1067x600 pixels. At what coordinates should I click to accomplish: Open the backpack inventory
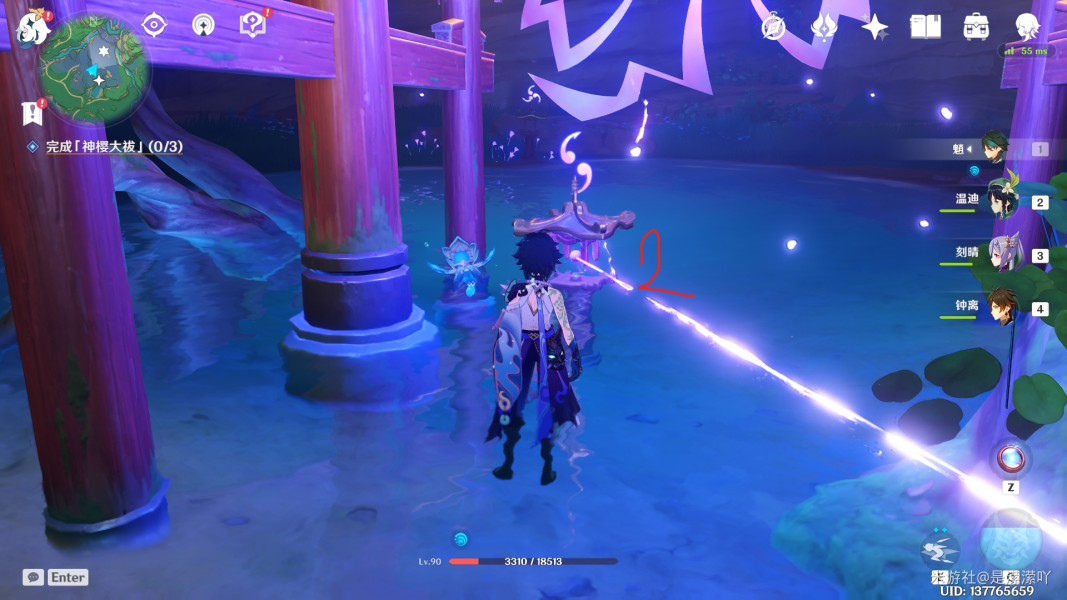977,27
